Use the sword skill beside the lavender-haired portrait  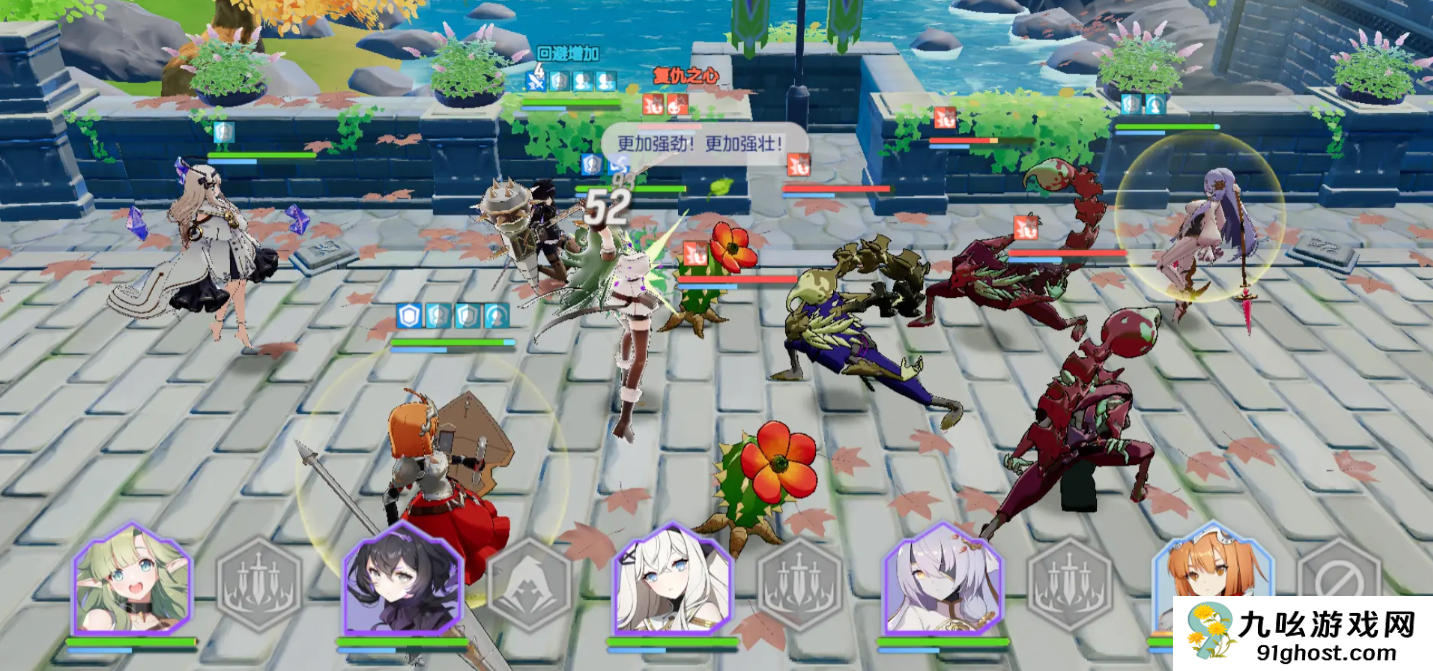coord(1069,584)
